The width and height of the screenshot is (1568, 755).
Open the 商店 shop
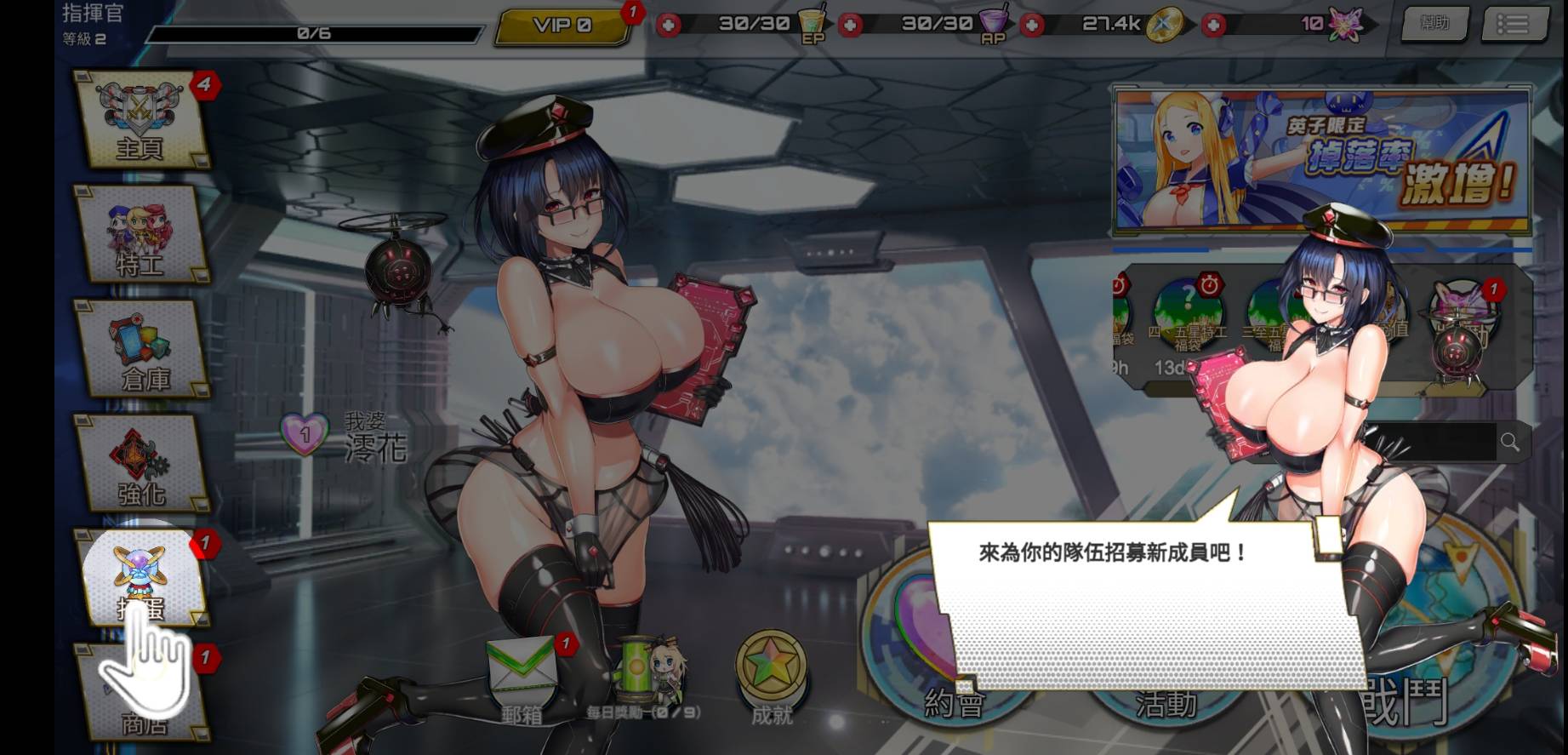coord(141,698)
